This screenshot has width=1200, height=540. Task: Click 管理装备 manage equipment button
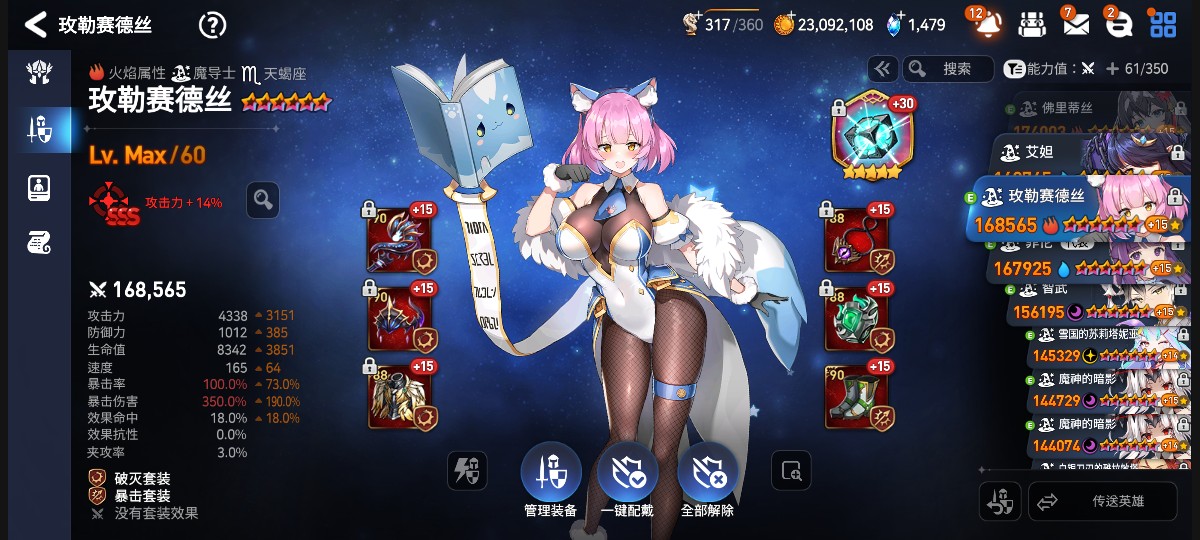click(550, 480)
